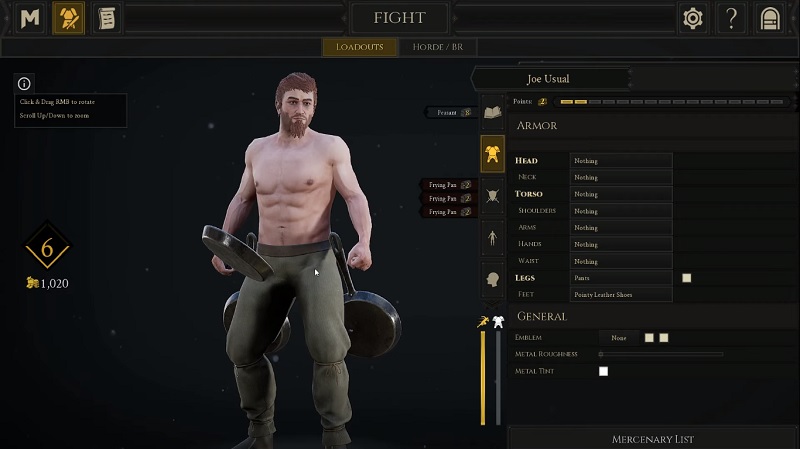Change the Torso armor slot
Image resolution: width=800 pixels, height=449 pixels.
click(620, 194)
